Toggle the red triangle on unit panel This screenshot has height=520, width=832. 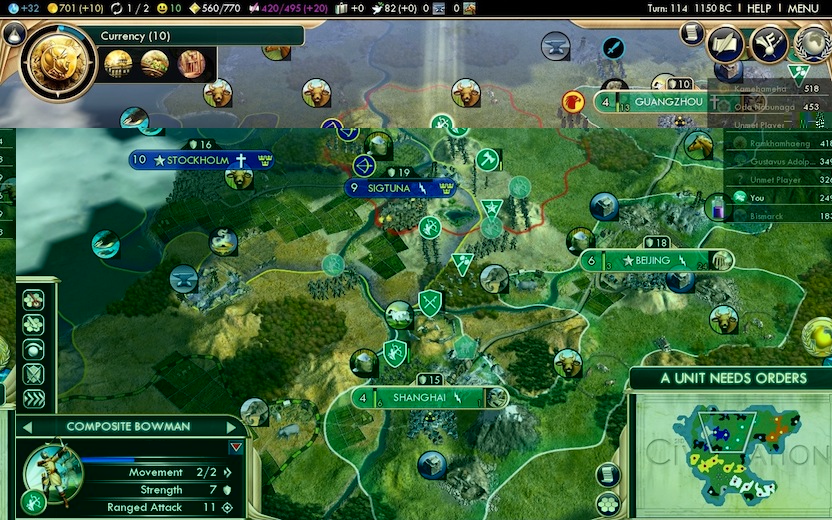point(236,448)
